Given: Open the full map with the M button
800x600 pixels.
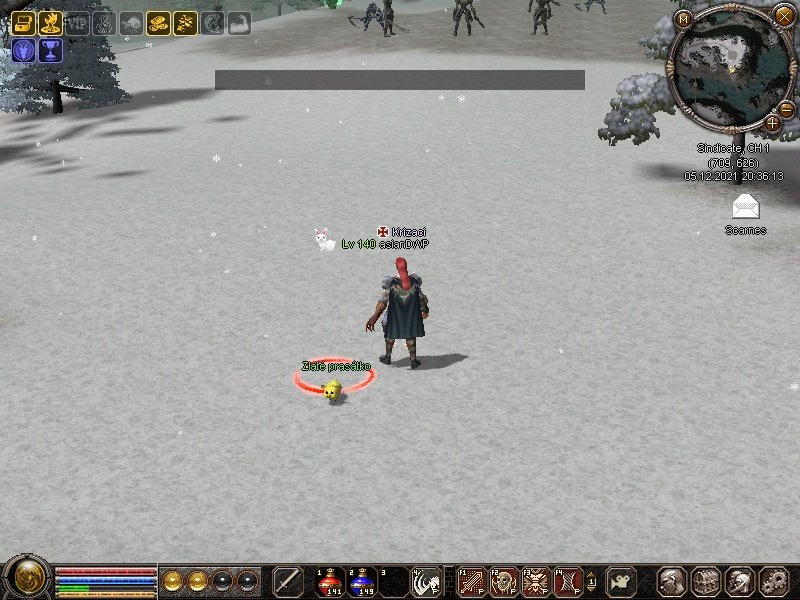Looking at the screenshot, I should 684,18.
